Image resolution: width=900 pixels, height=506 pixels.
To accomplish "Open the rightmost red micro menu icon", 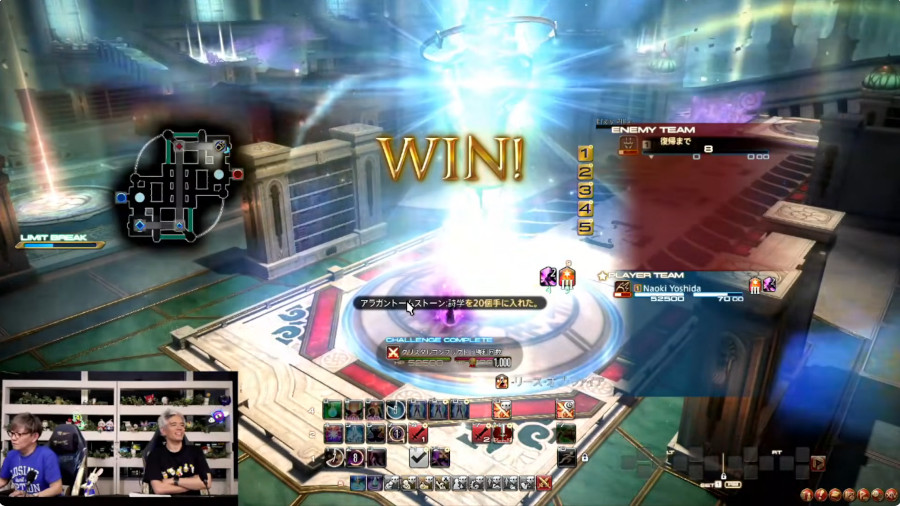I will tap(890, 493).
